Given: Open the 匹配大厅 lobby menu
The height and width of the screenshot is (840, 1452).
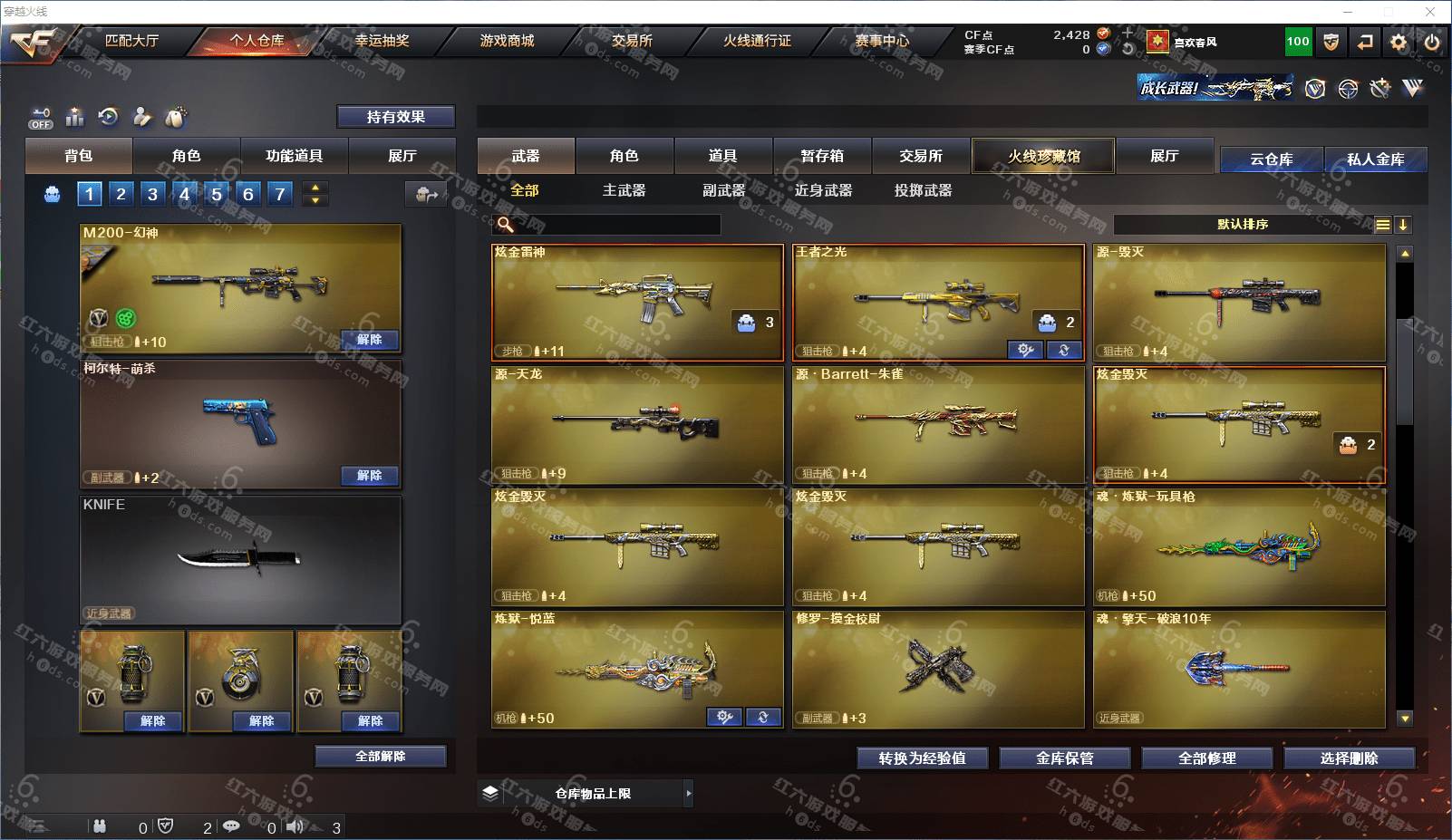Looking at the screenshot, I should [131, 41].
